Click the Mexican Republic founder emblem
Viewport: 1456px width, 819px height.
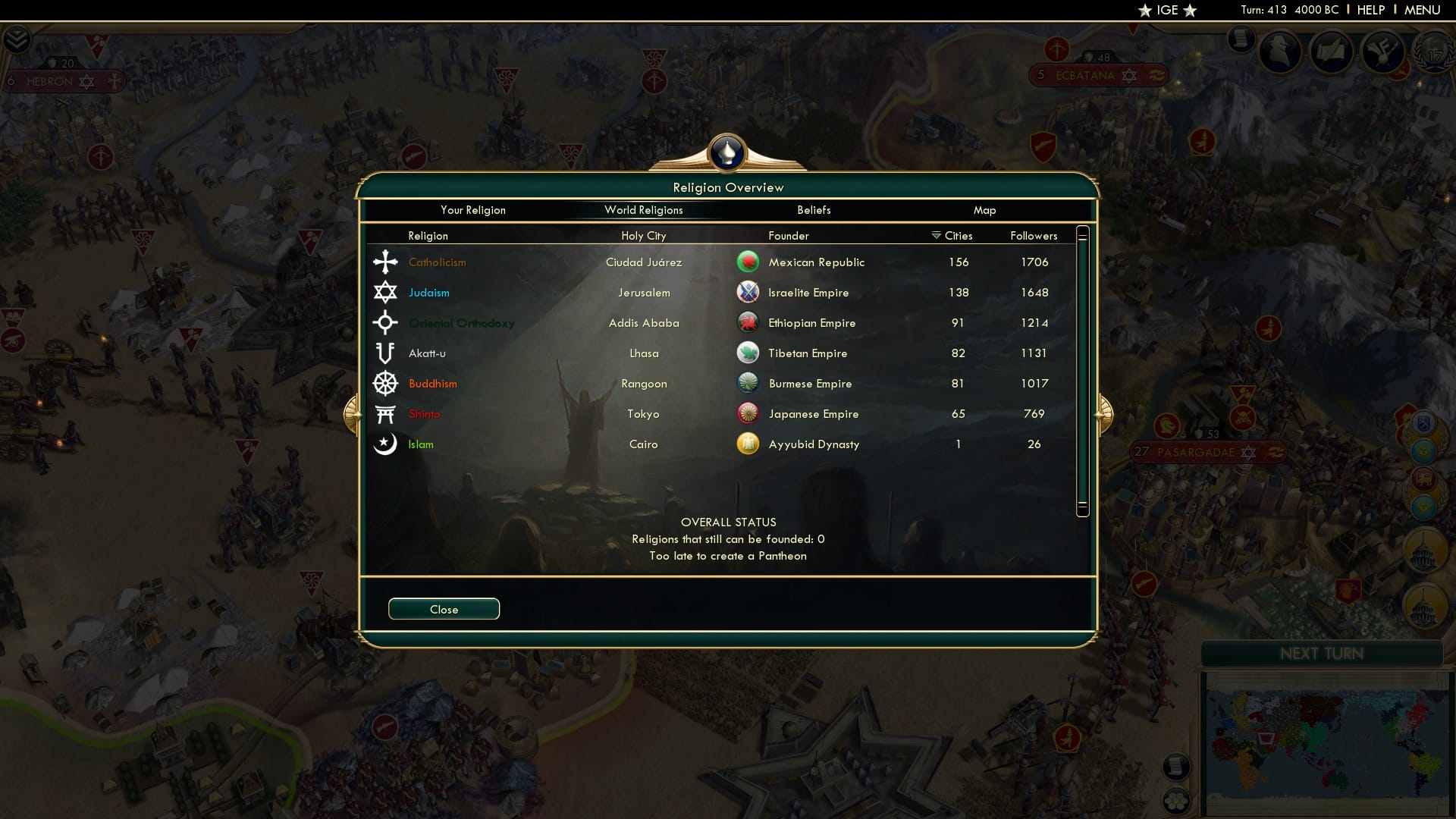coord(748,261)
